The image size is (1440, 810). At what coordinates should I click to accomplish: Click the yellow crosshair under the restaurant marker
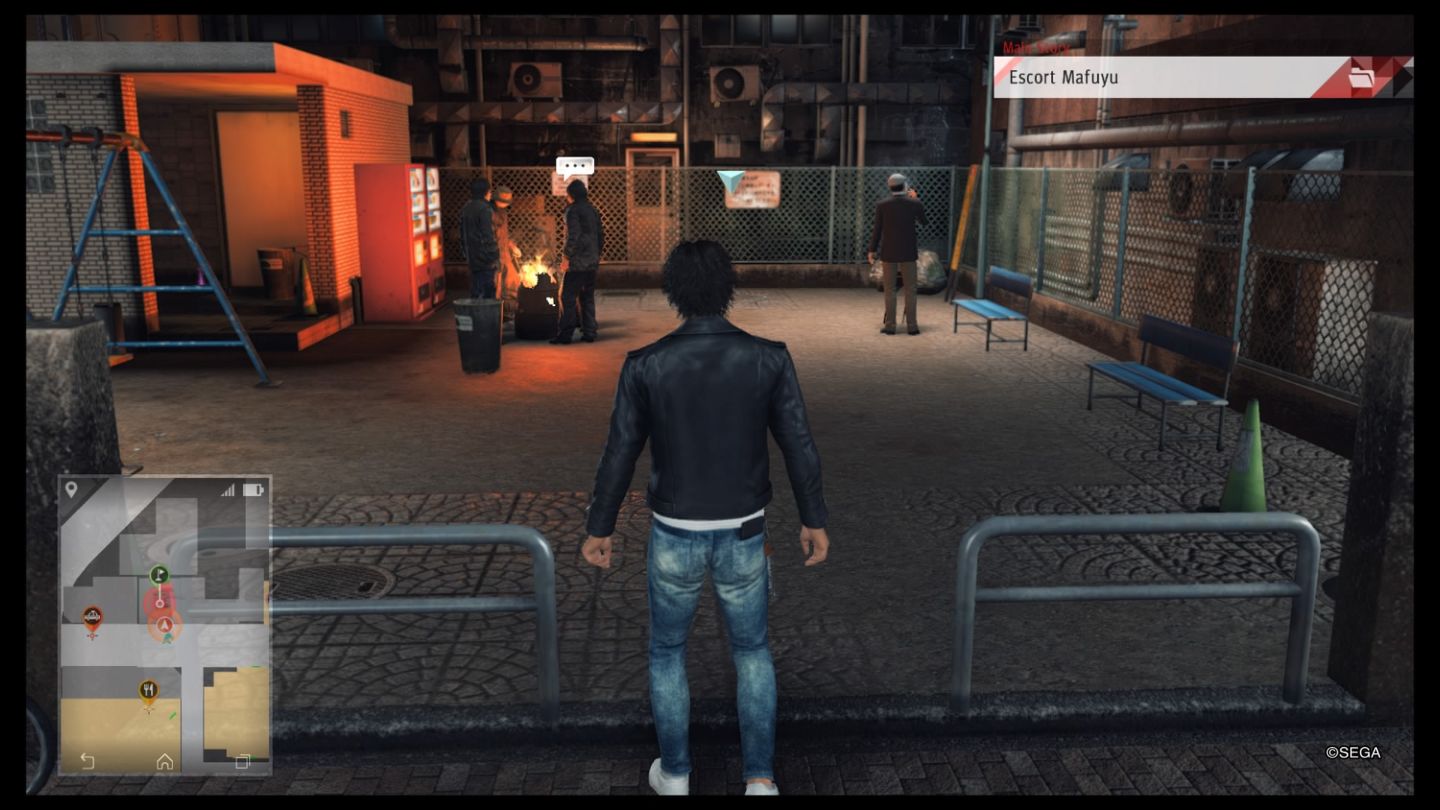(x=146, y=706)
